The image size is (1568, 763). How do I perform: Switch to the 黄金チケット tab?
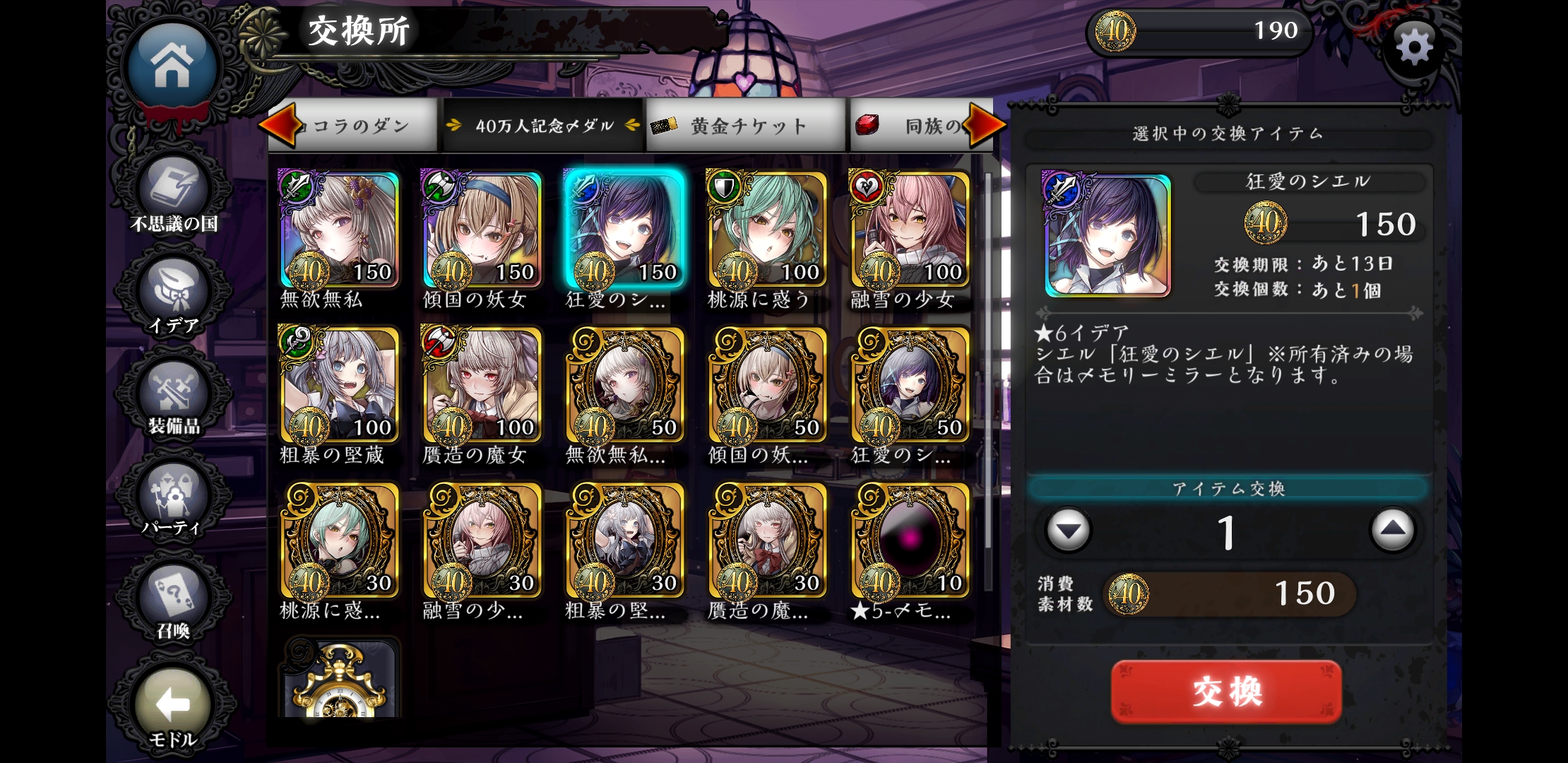pos(746,126)
